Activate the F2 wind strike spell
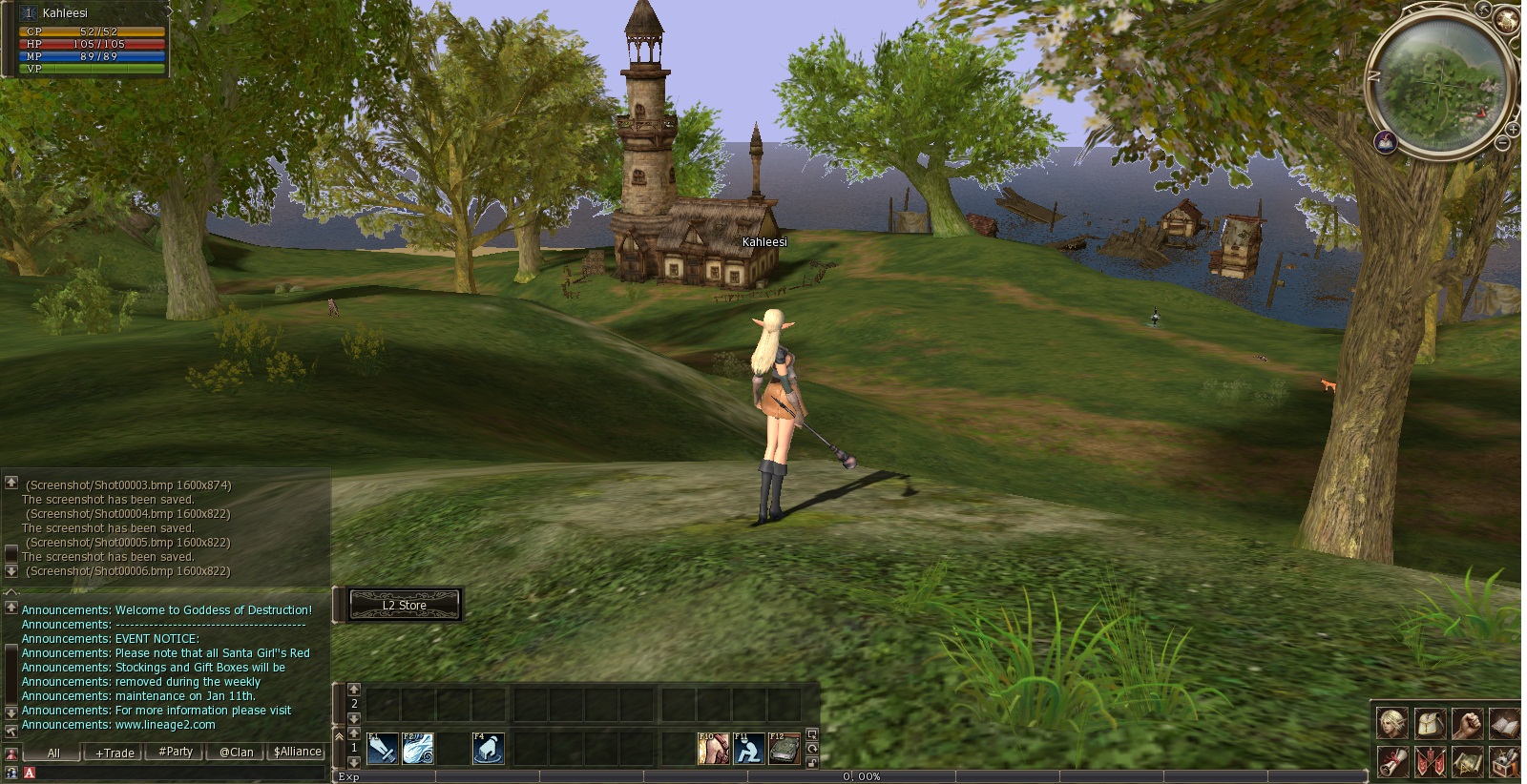The height and width of the screenshot is (784, 1527). [418, 749]
